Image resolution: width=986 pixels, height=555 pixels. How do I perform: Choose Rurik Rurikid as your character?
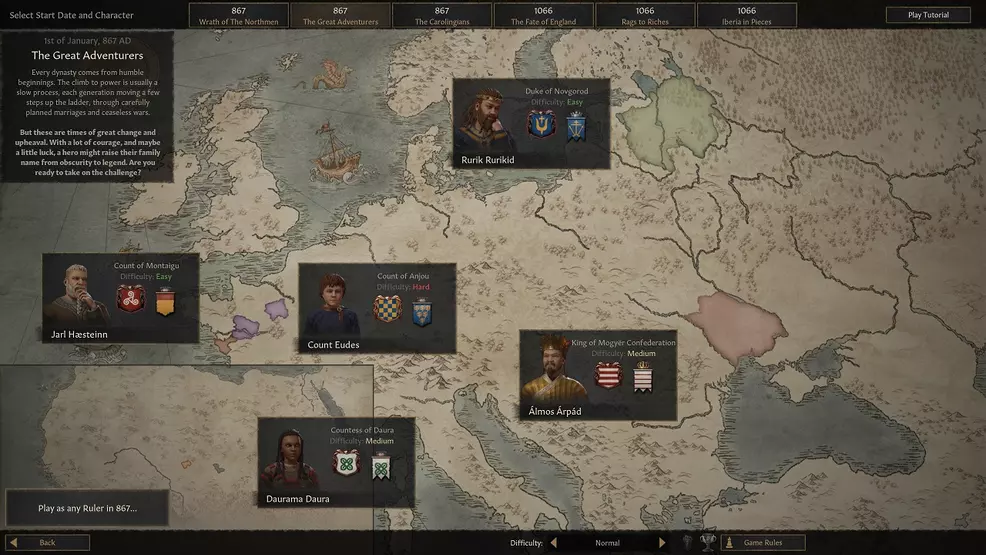coord(531,124)
